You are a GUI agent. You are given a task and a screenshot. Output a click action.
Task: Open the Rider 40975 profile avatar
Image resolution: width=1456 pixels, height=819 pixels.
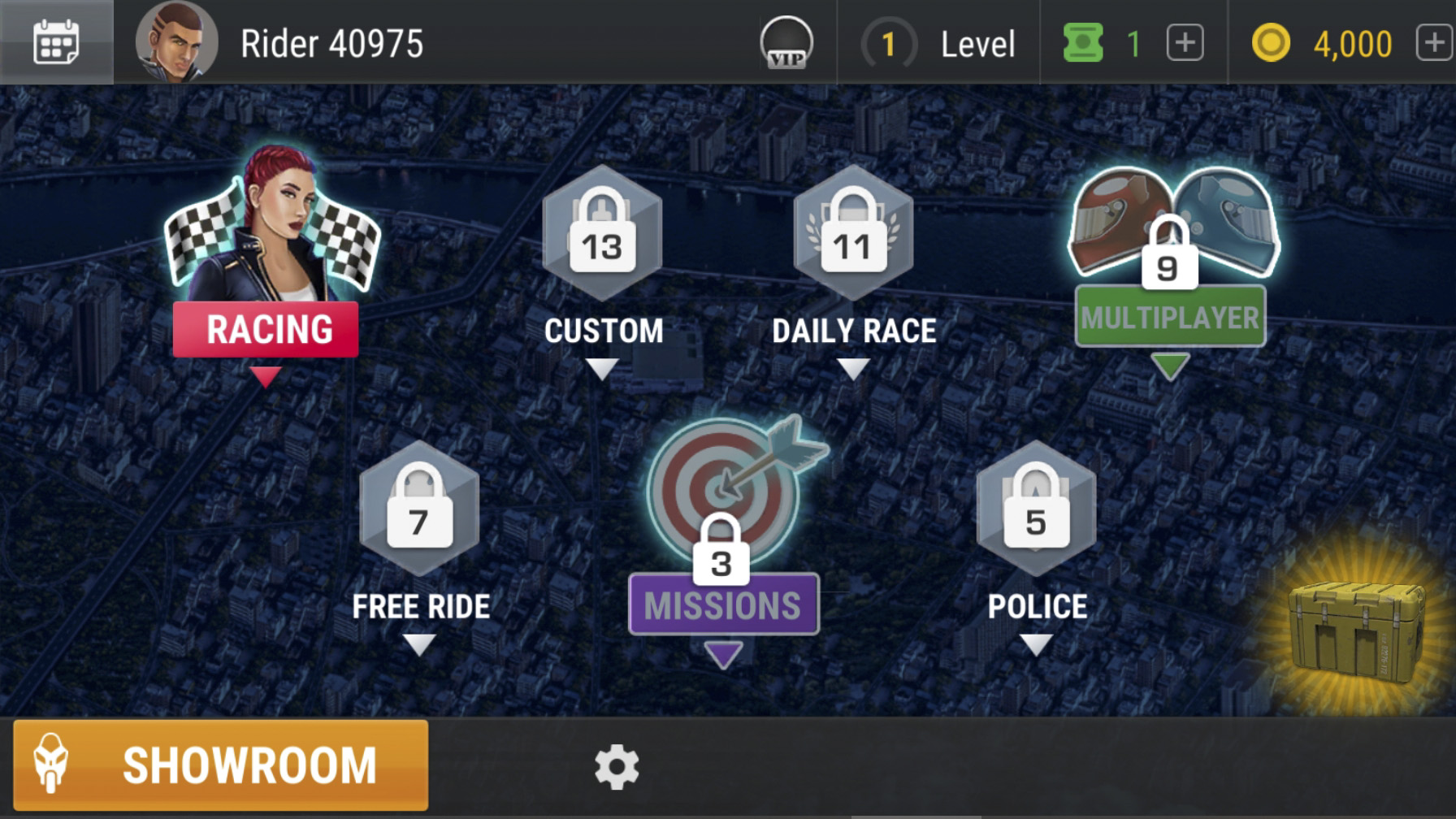(176, 42)
